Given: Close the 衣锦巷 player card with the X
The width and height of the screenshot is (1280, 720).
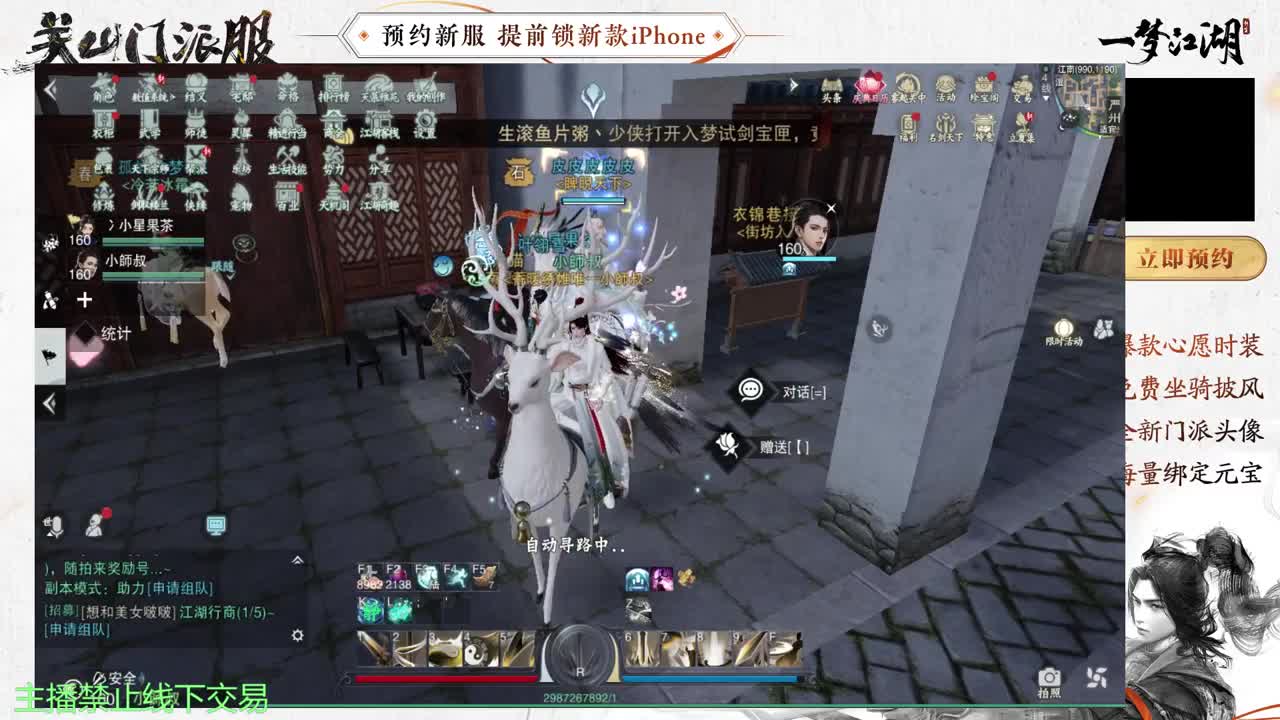Looking at the screenshot, I should coord(831,206).
